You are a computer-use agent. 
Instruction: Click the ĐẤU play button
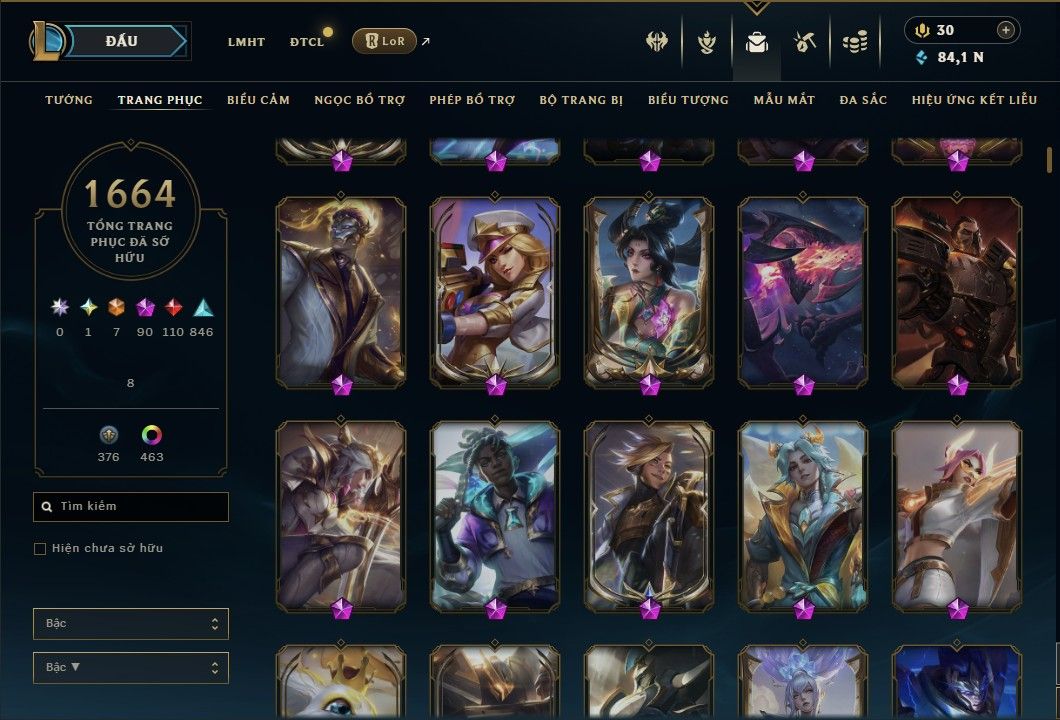120,41
